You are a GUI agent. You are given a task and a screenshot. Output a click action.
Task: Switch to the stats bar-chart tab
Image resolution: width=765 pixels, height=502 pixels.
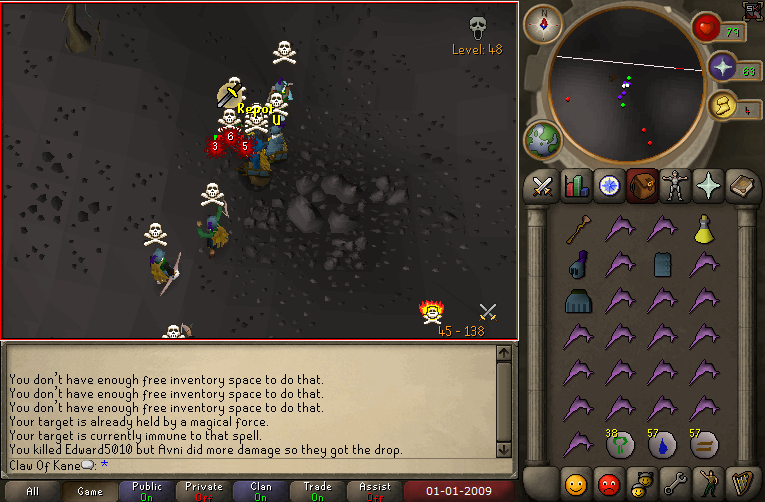pos(575,187)
